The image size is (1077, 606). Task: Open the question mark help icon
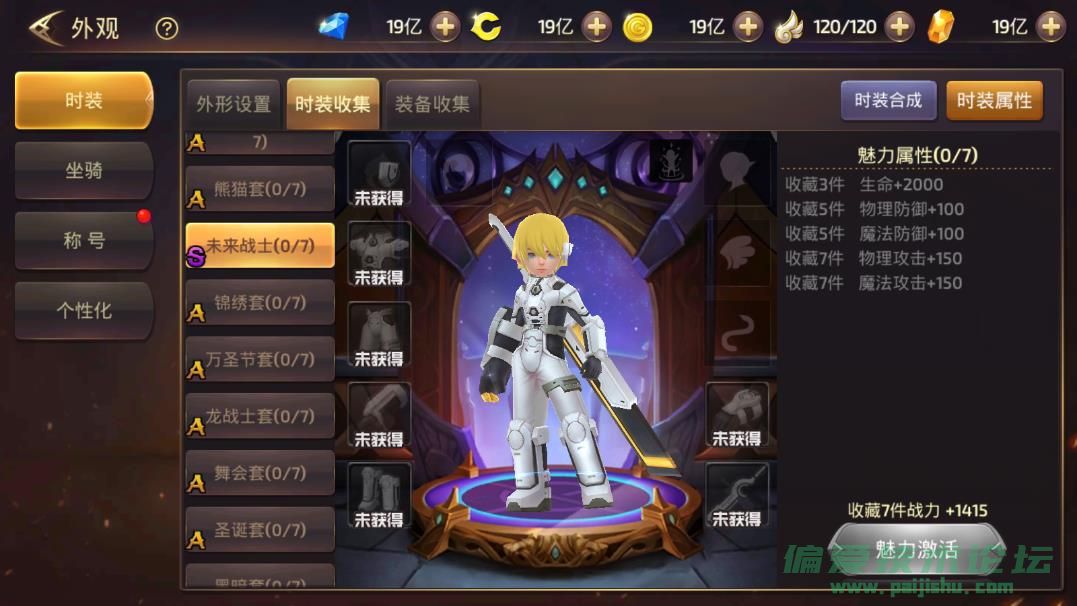[167, 28]
